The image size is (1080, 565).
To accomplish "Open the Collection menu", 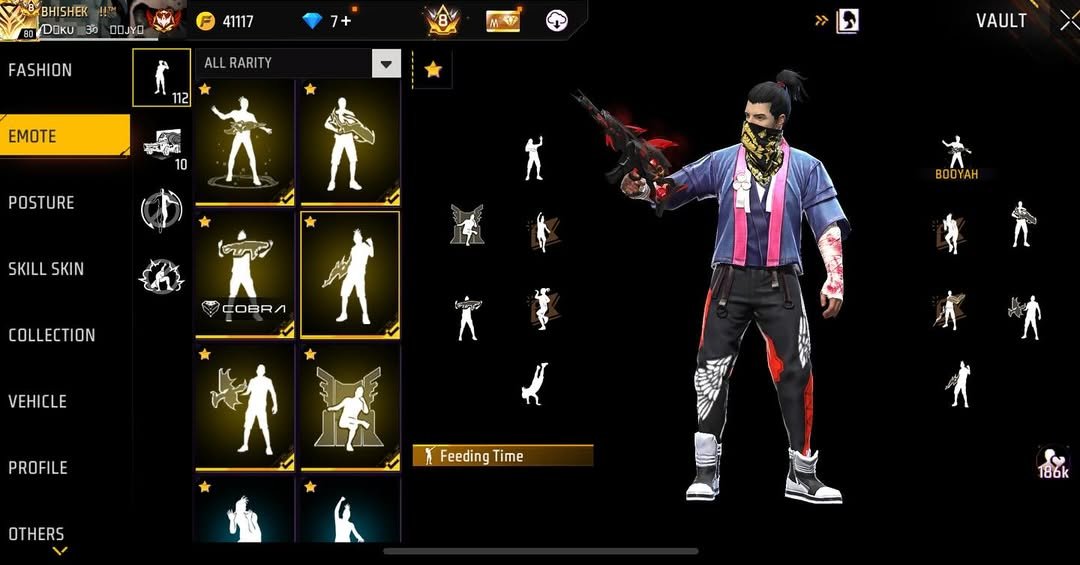I will tap(52, 335).
